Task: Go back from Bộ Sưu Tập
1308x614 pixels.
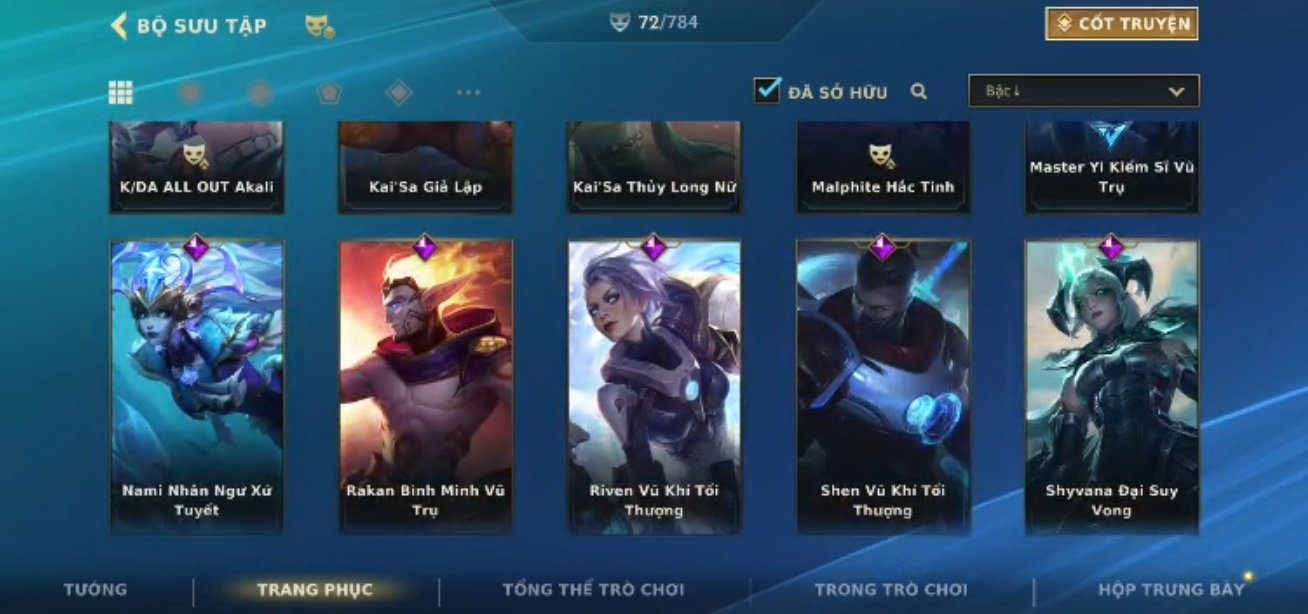Action: tap(119, 26)
